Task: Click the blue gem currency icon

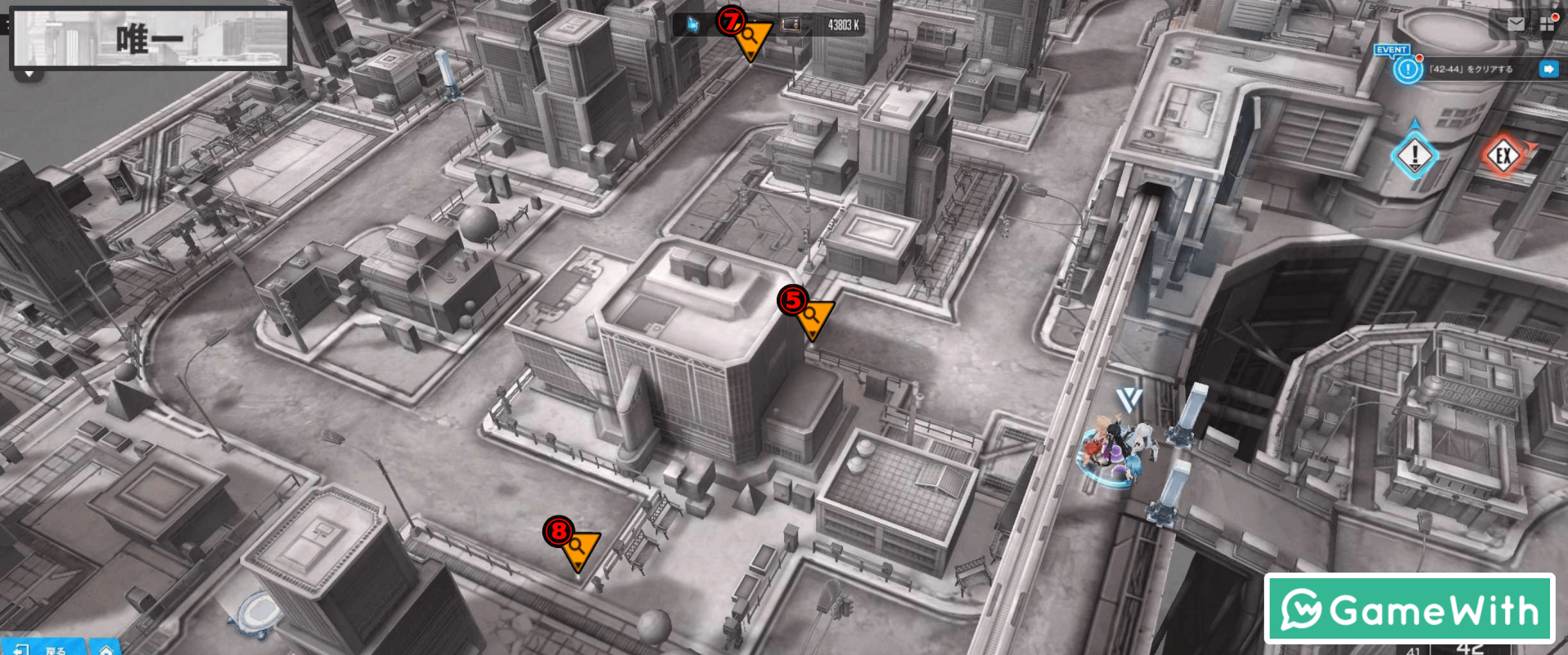Action: coord(693,25)
